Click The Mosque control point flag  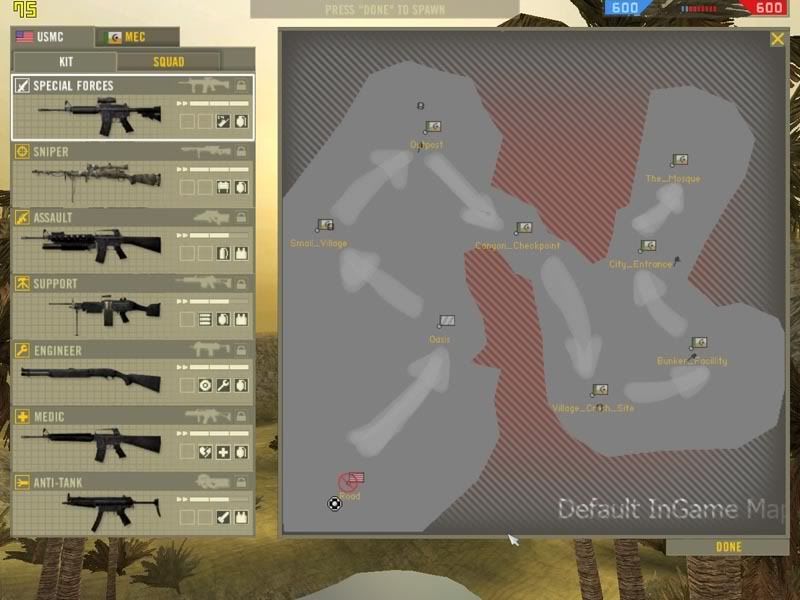pyautogui.click(x=680, y=160)
